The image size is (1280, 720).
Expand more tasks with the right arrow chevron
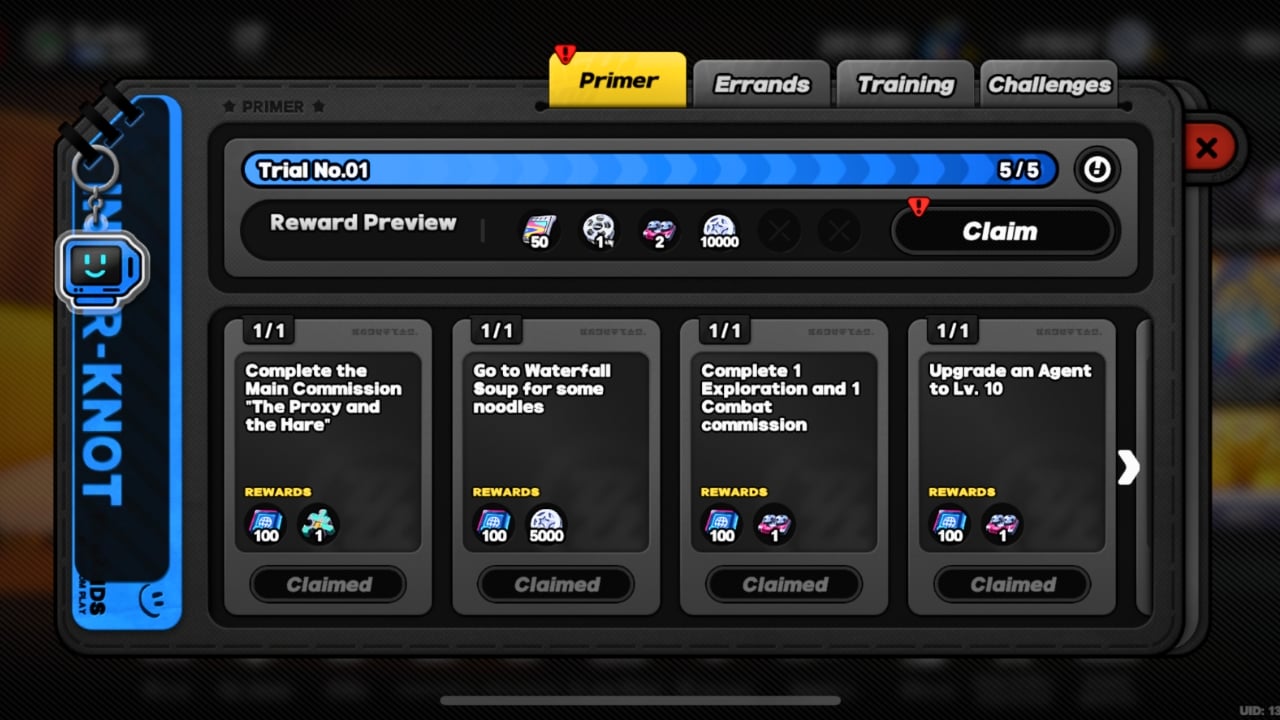[x=1129, y=467]
